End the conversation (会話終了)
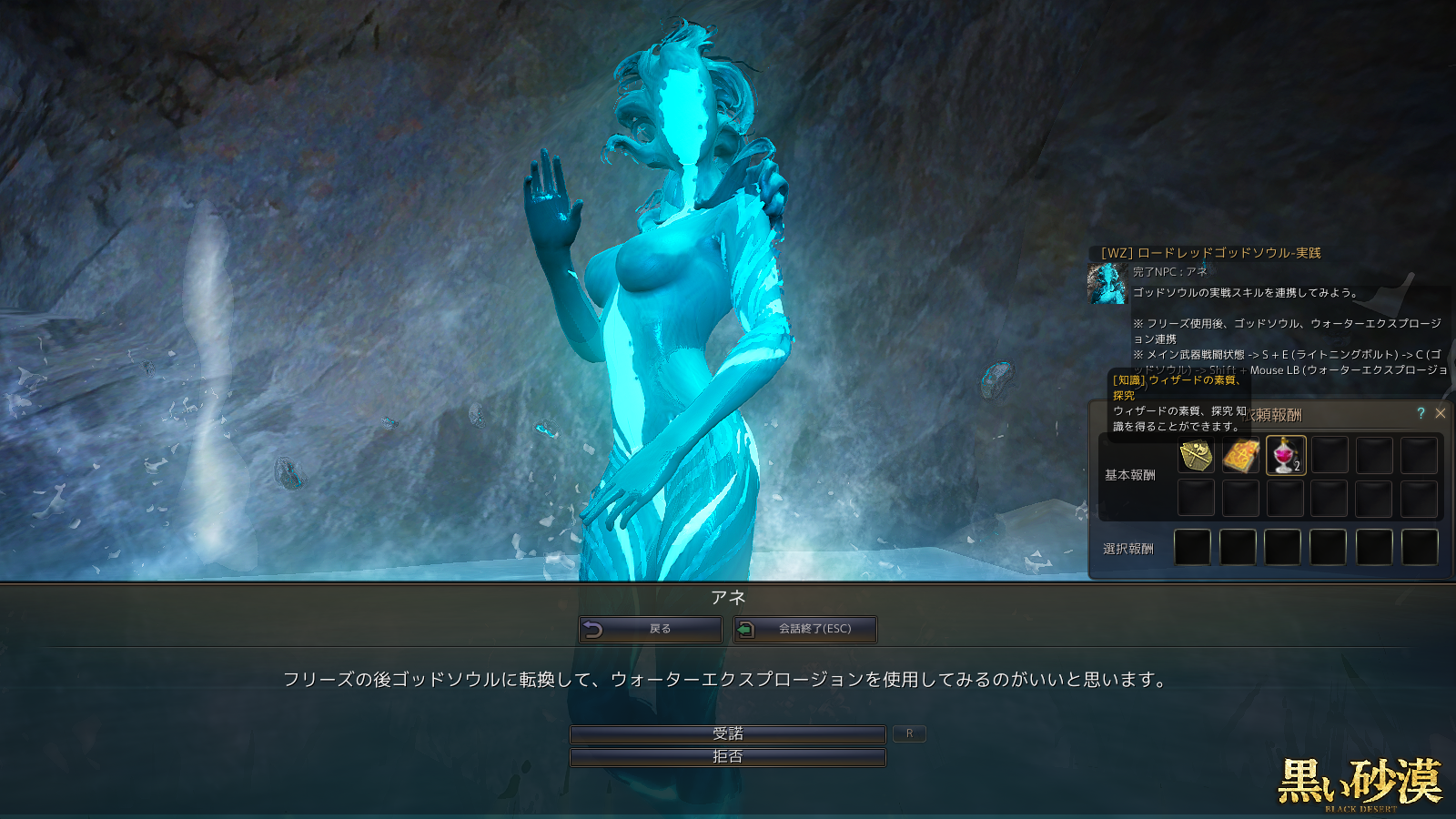1456x819 pixels. [804, 629]
